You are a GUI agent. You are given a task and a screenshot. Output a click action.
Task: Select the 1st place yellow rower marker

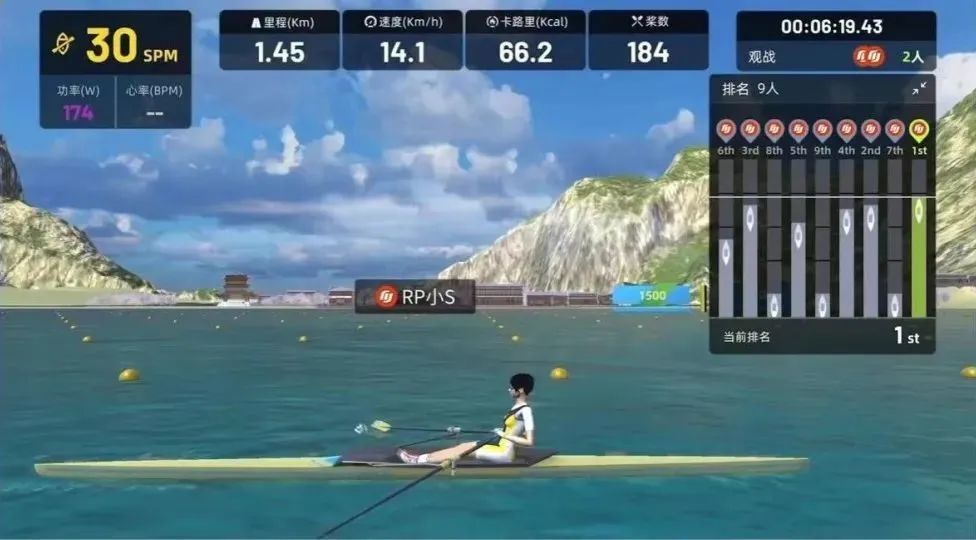tap(919, 130)
